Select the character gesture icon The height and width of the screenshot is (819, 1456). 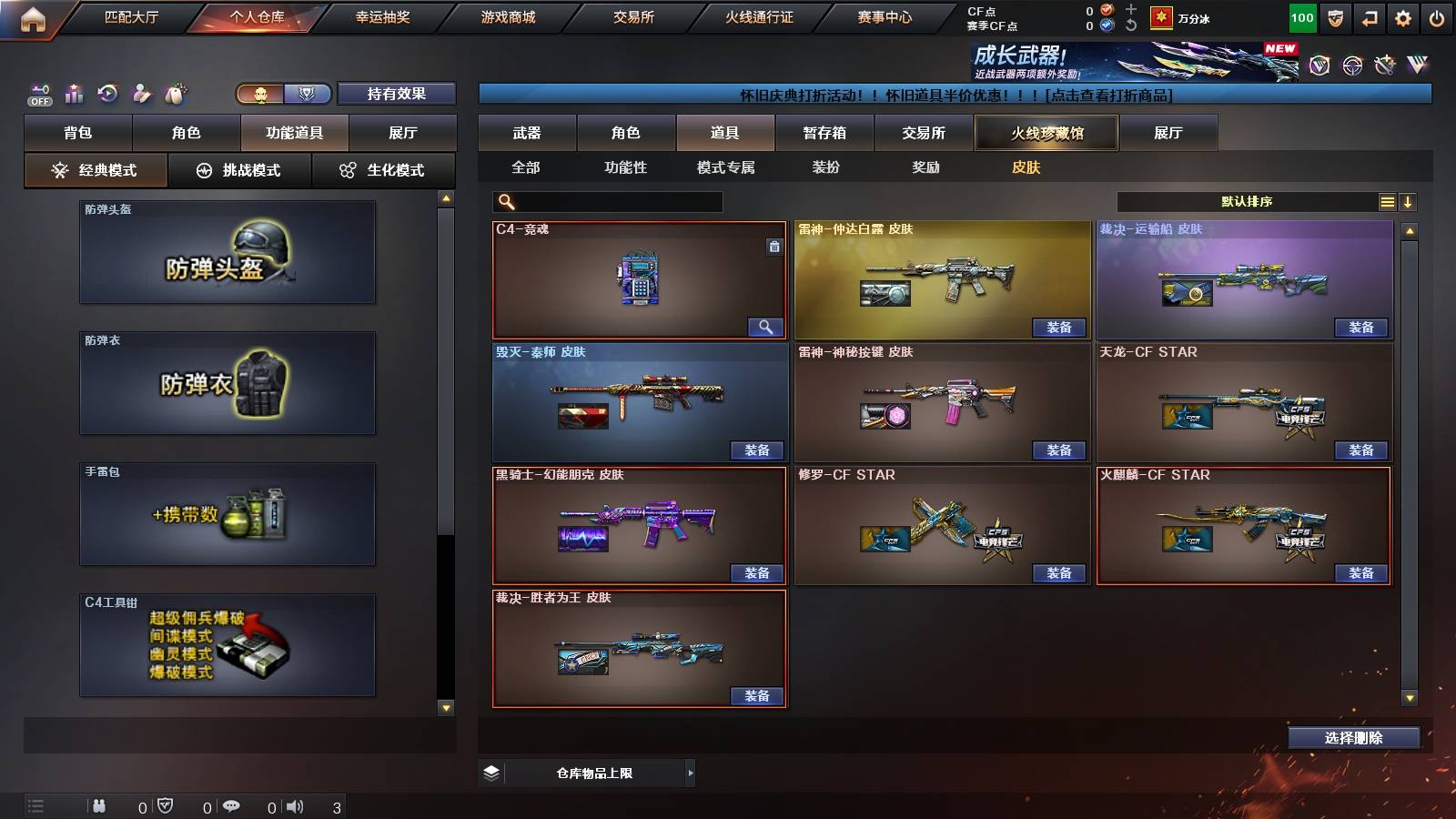pos(141,91)
